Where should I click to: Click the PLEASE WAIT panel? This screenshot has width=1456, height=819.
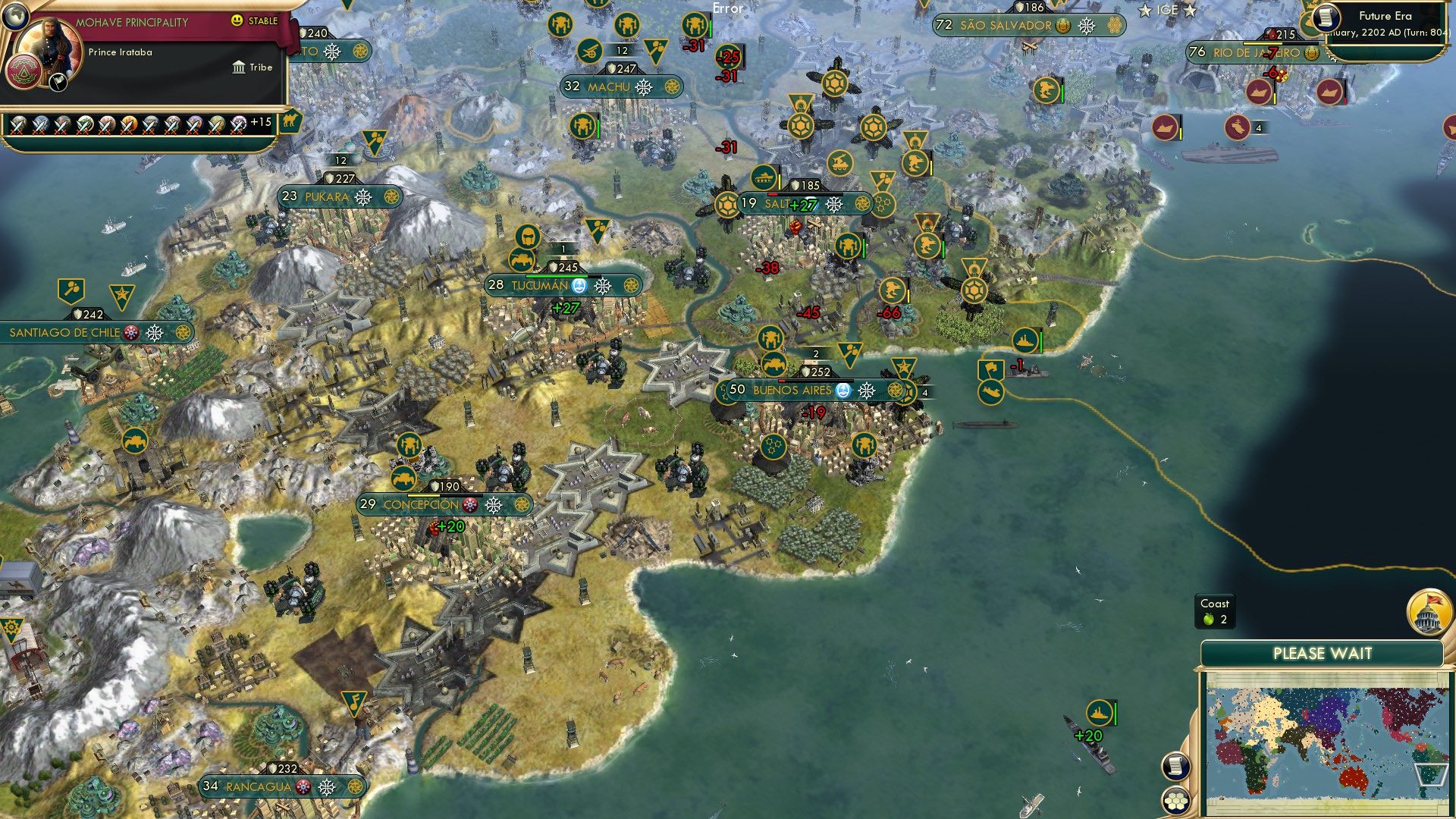pyautogui.click(x=1324, y=651)
